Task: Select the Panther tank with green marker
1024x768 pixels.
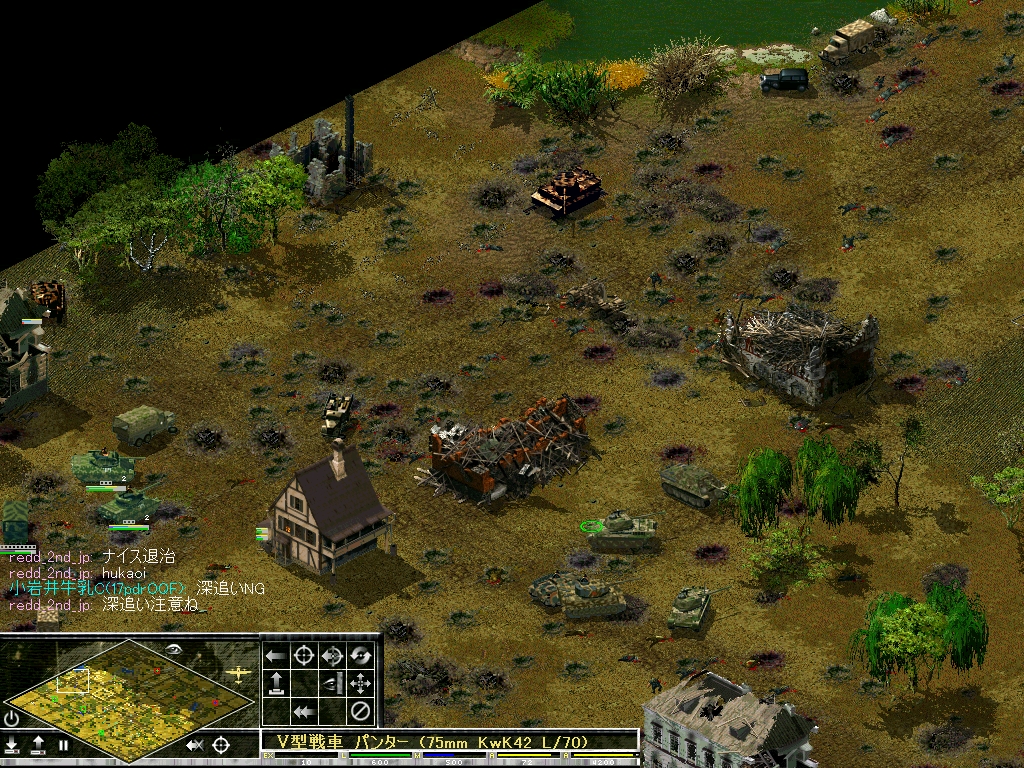Action: click(624, 529)
